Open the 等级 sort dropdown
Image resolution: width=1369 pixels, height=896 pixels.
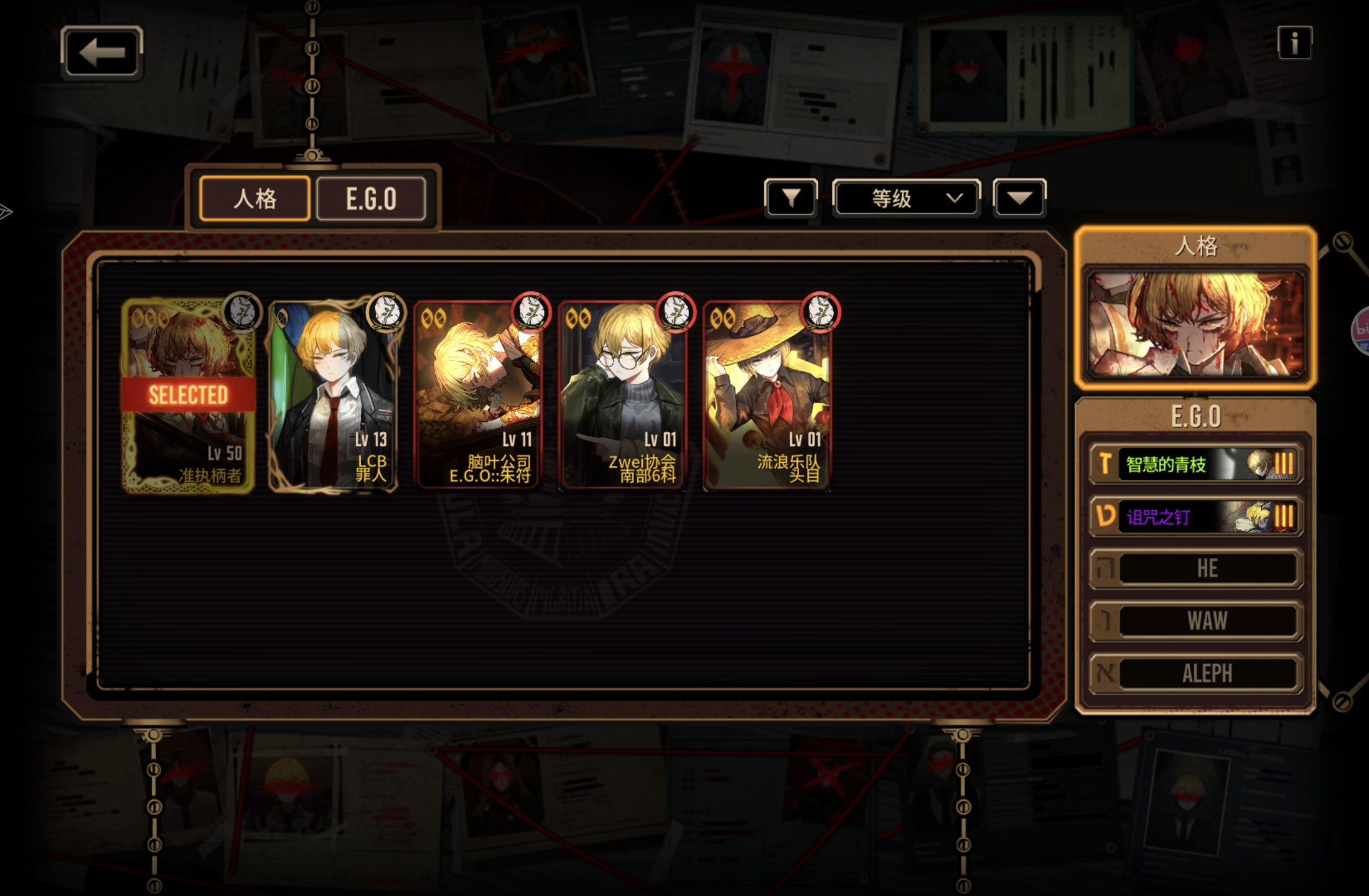pos(906,198)
